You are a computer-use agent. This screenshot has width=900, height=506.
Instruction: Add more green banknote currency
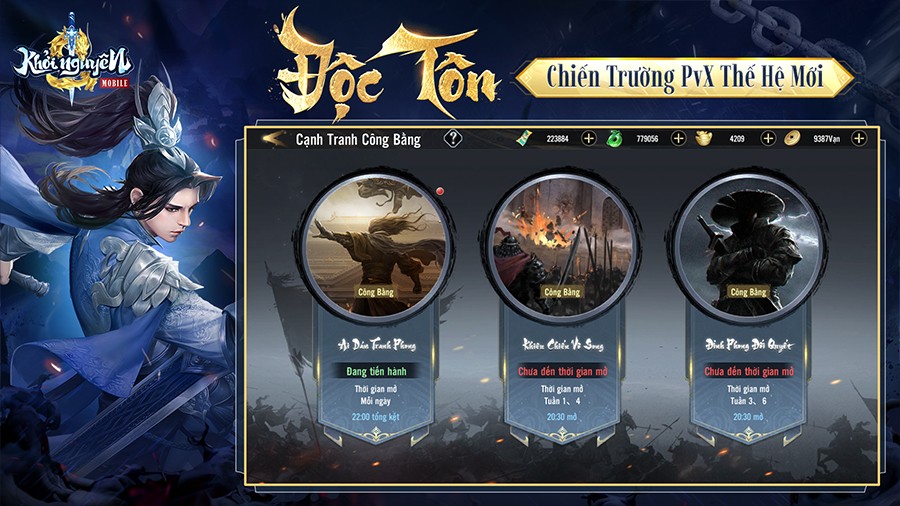click(x=588, y=139)
